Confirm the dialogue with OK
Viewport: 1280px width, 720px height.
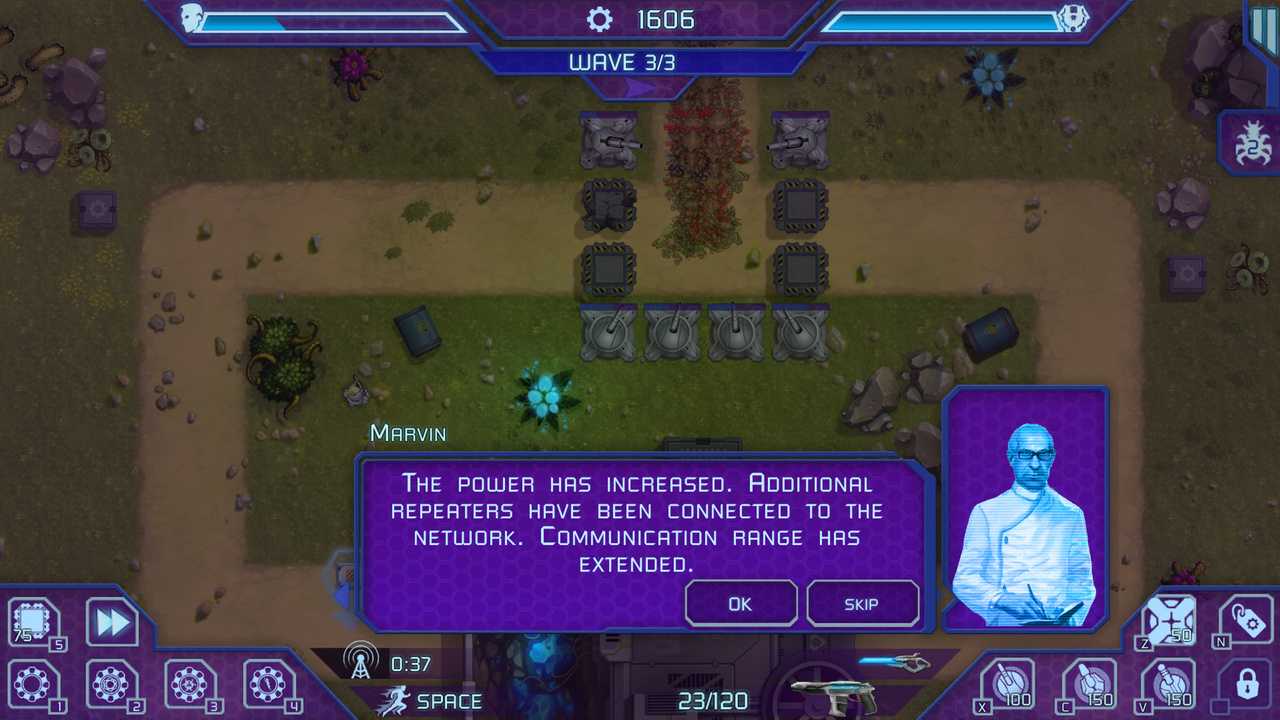point(740,604)
